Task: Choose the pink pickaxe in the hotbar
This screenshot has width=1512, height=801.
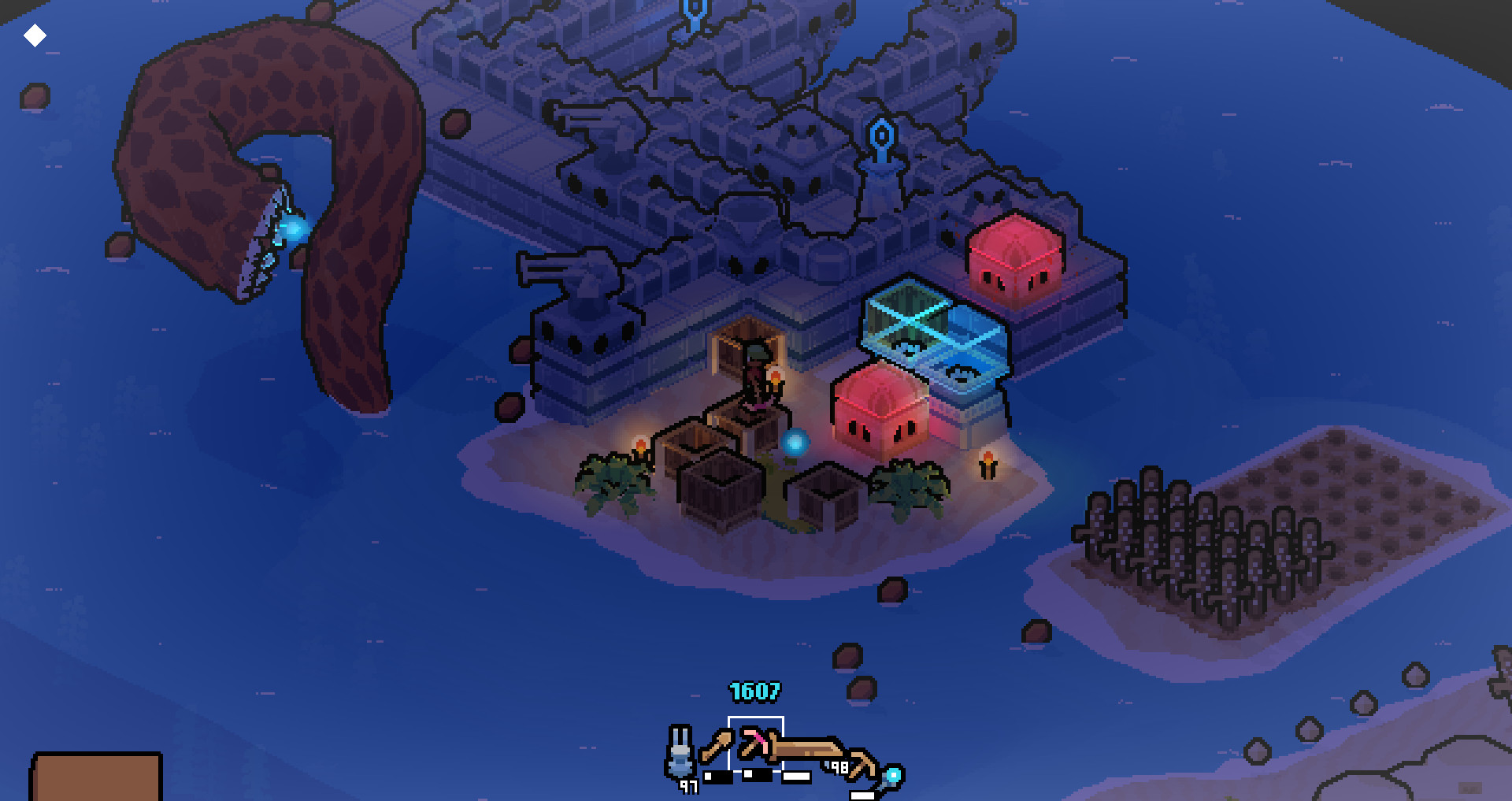Action: point(754,744)
